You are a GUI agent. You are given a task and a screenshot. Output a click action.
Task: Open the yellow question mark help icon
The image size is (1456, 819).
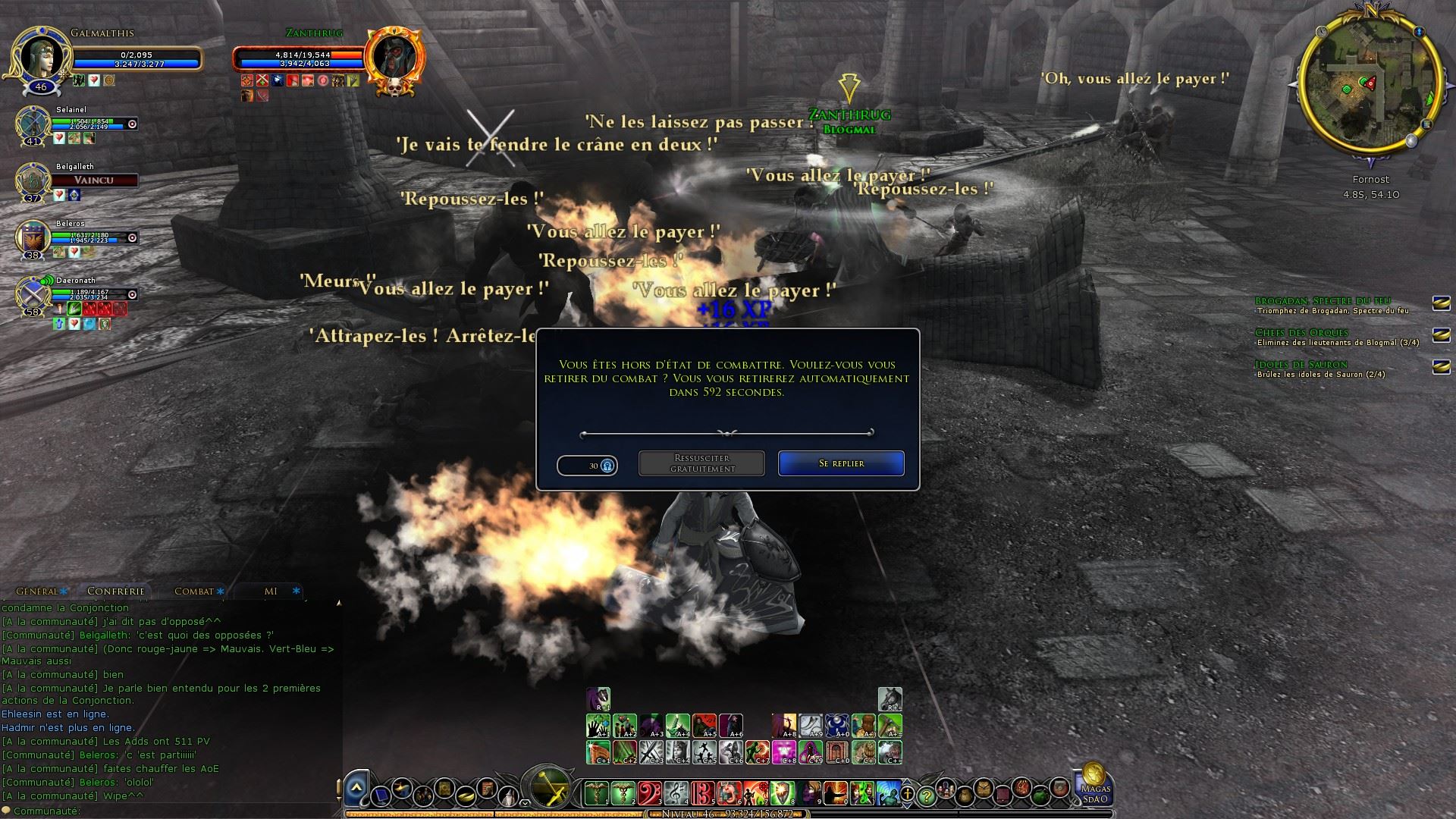coord(926,795)
